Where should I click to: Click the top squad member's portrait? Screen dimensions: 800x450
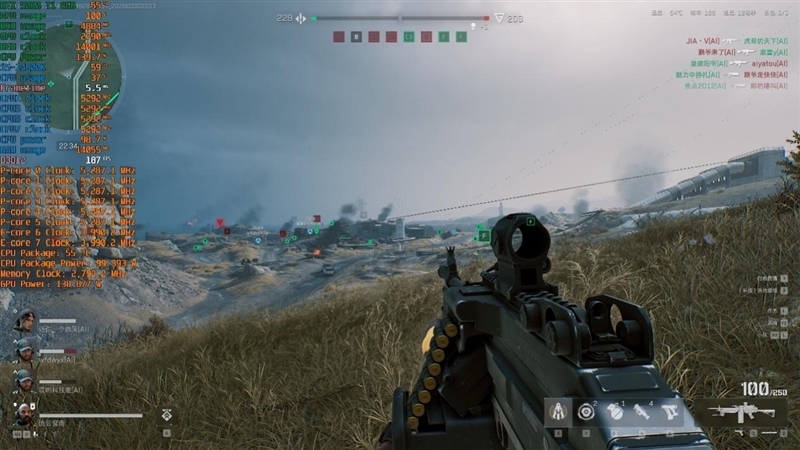25,322
